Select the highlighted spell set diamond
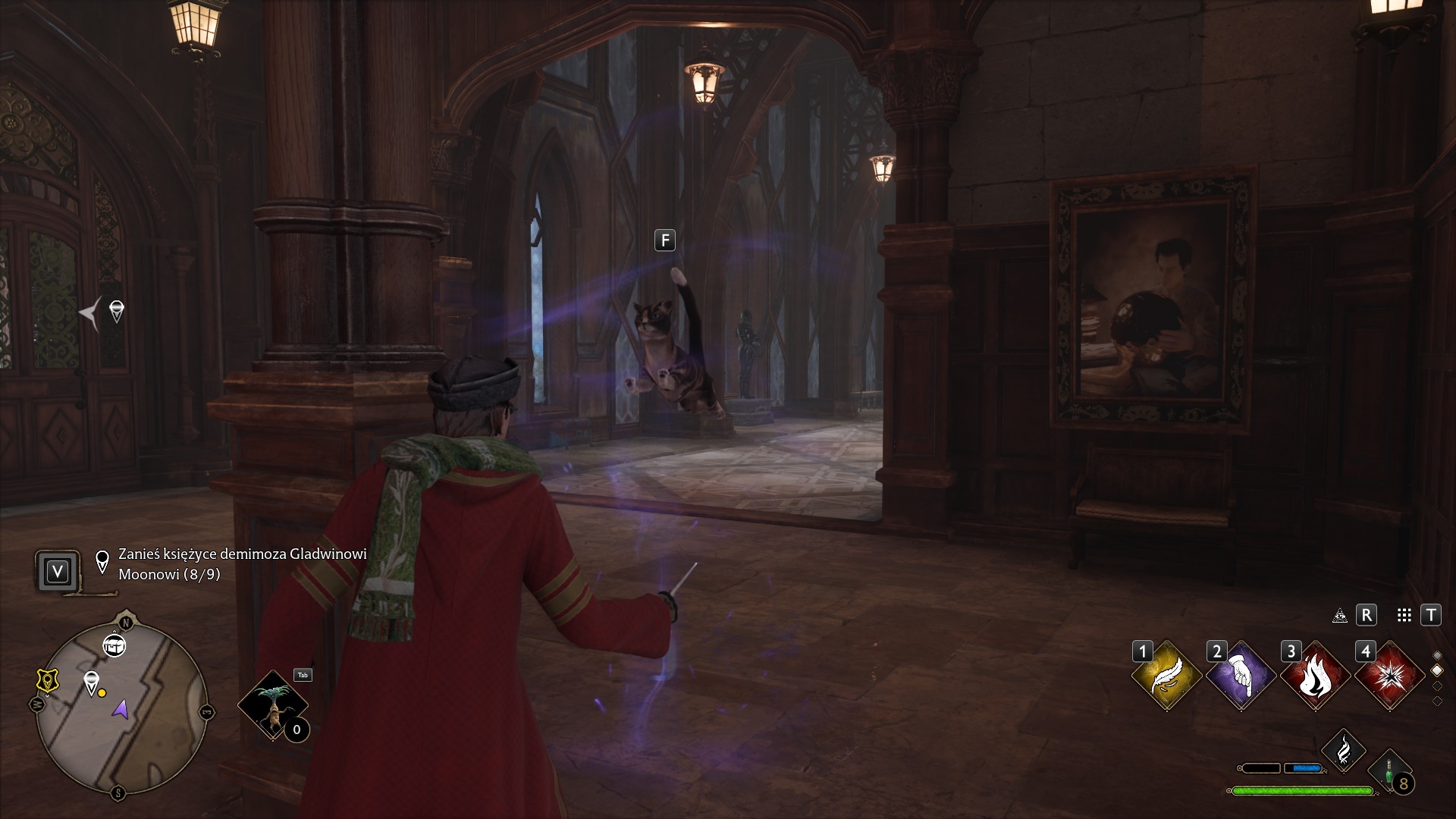Viewport: 1456px width, 819px height. point(1436,670)
